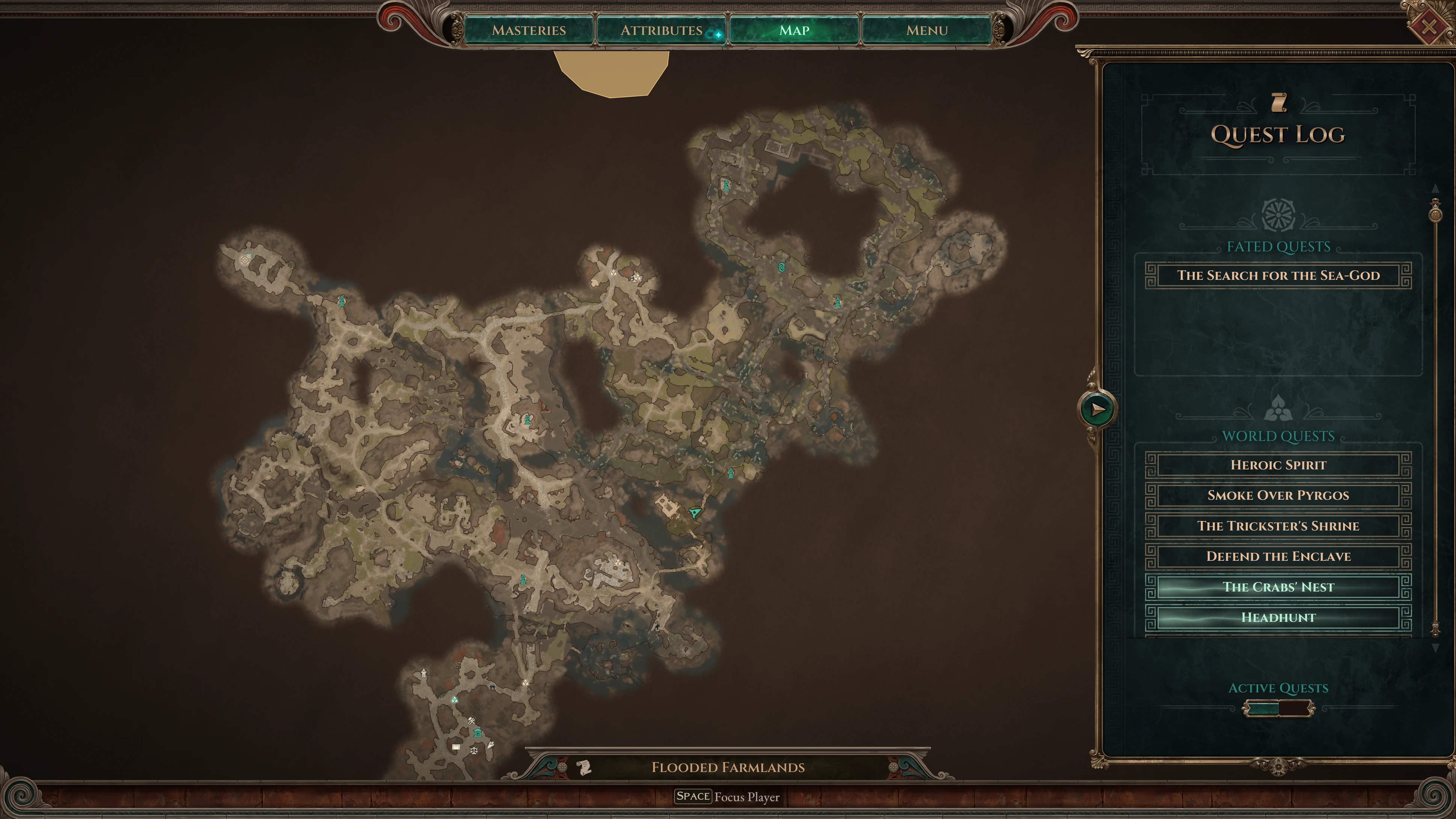Click the teal player arrow marker on the map
Screen dimensions: 1456x819
point(695,513)
